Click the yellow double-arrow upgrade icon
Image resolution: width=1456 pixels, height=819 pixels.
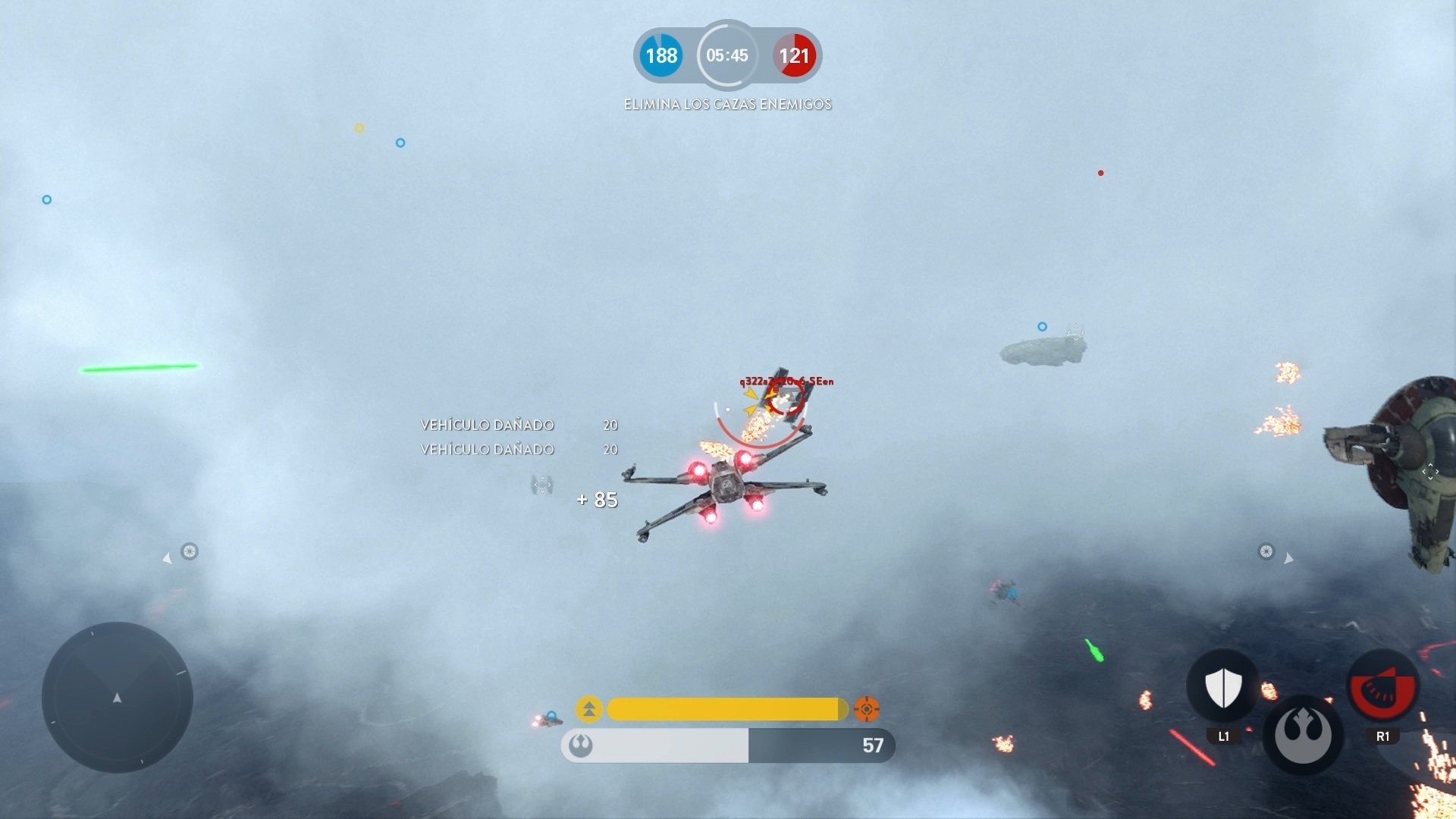pos(589,709)
